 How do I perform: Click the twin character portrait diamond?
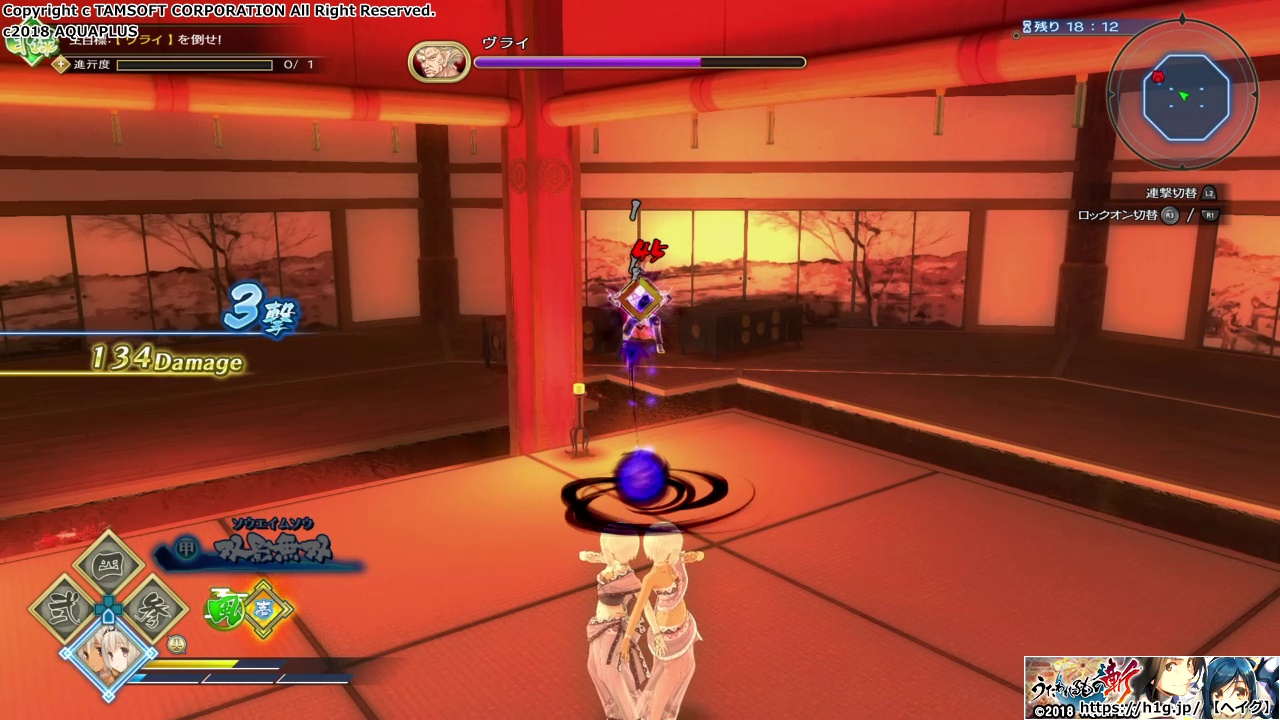(x=107, y=655)
